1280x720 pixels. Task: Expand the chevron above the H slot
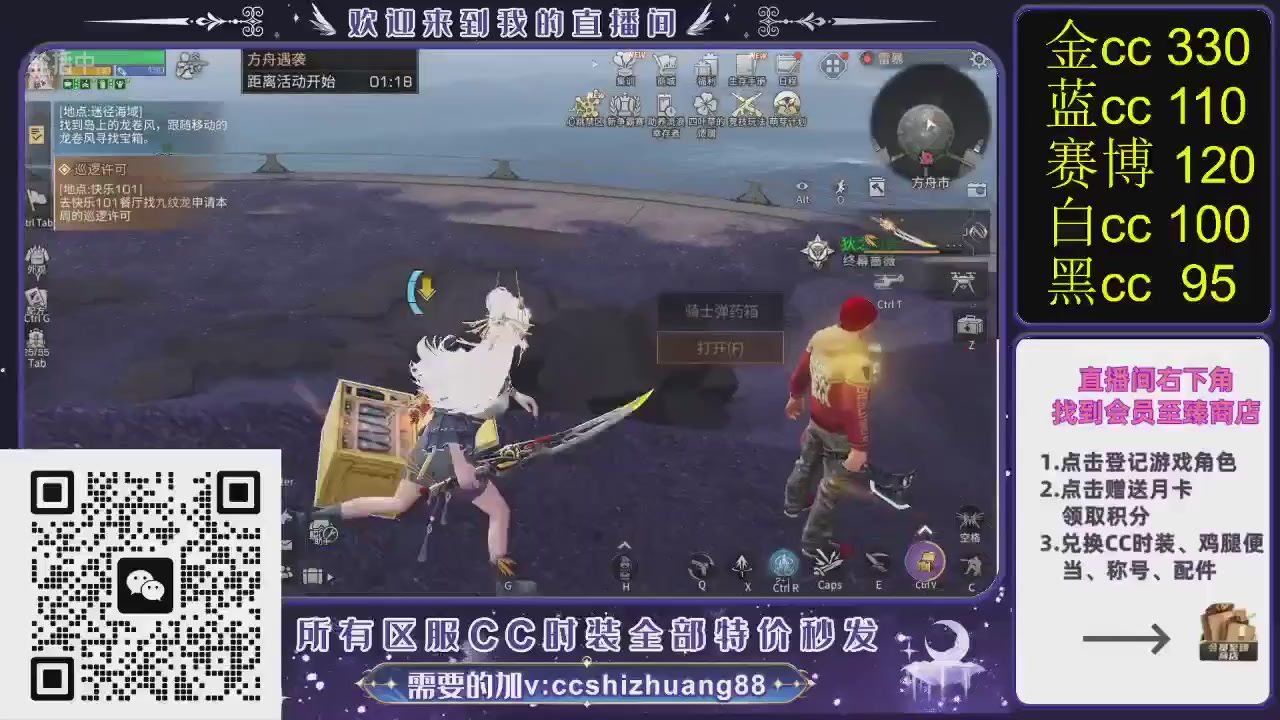[x=624, y=544]
